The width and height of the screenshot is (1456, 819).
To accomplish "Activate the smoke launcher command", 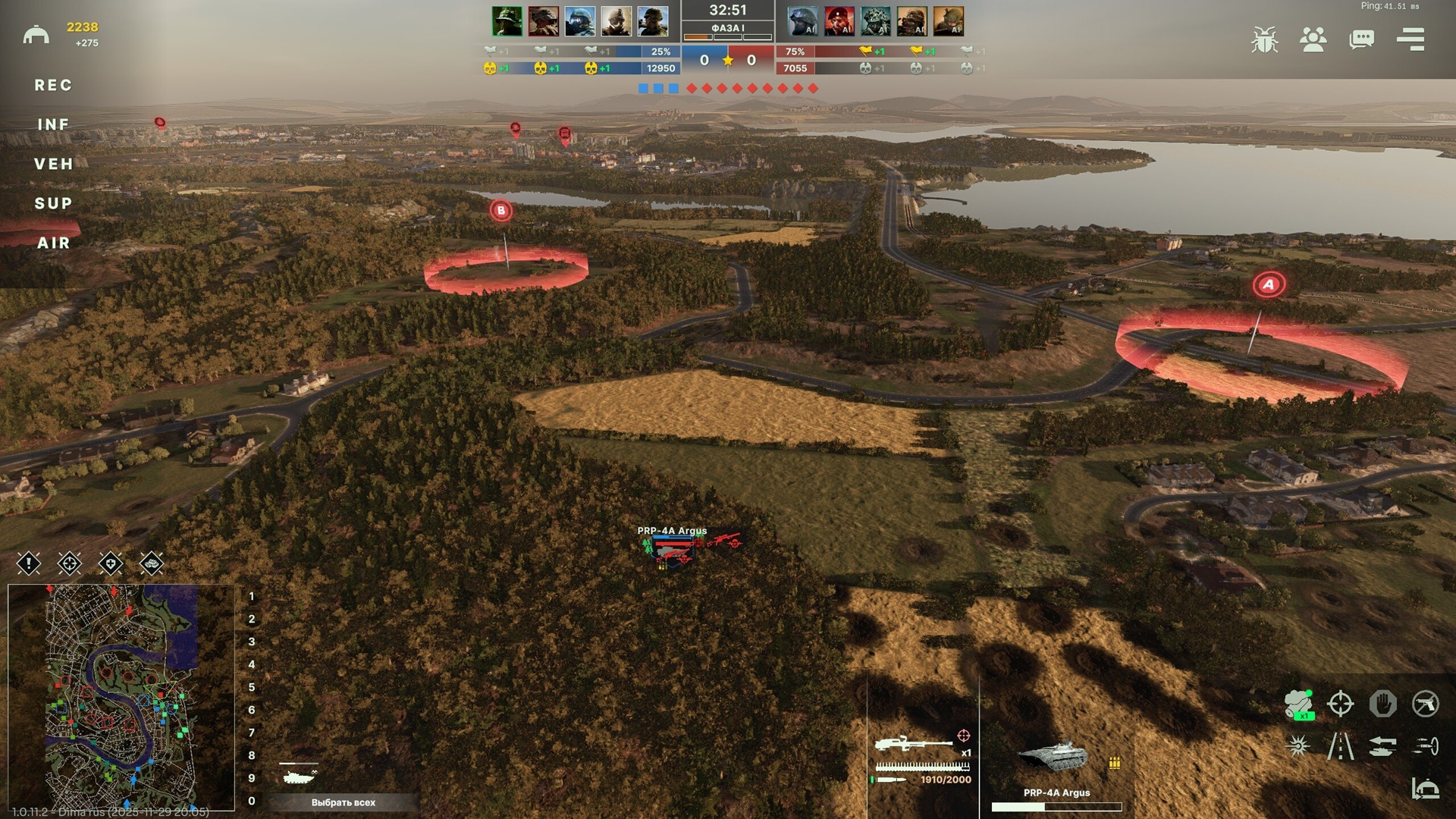I will click(1298, 704).
